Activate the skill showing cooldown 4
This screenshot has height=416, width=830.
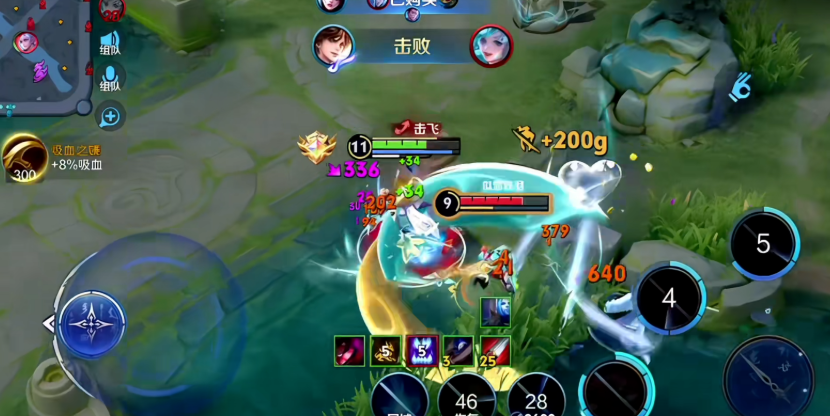(x=669, y=298)
